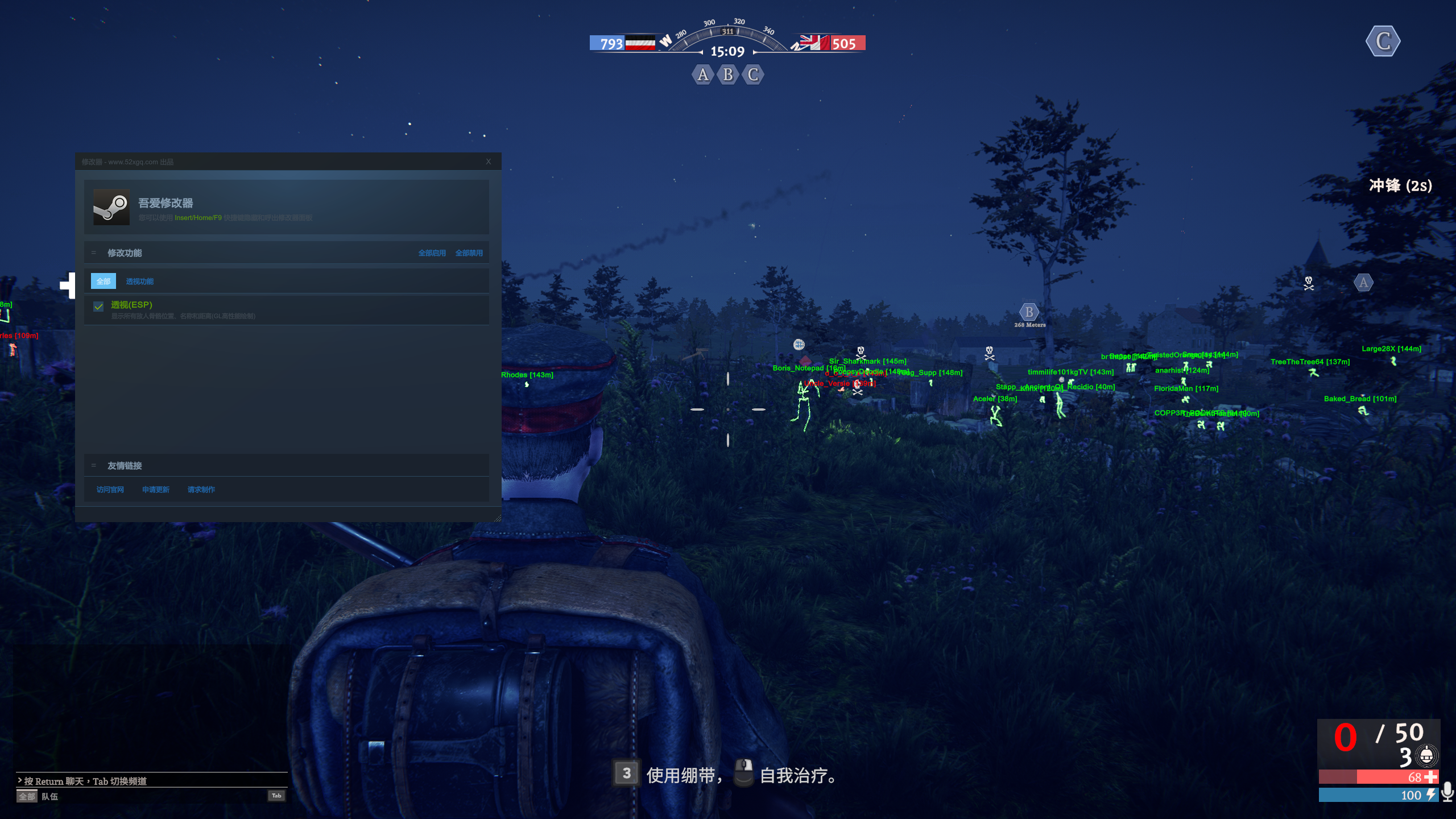Click the B objective marker showing 268 Meters

pos(1029,312)
